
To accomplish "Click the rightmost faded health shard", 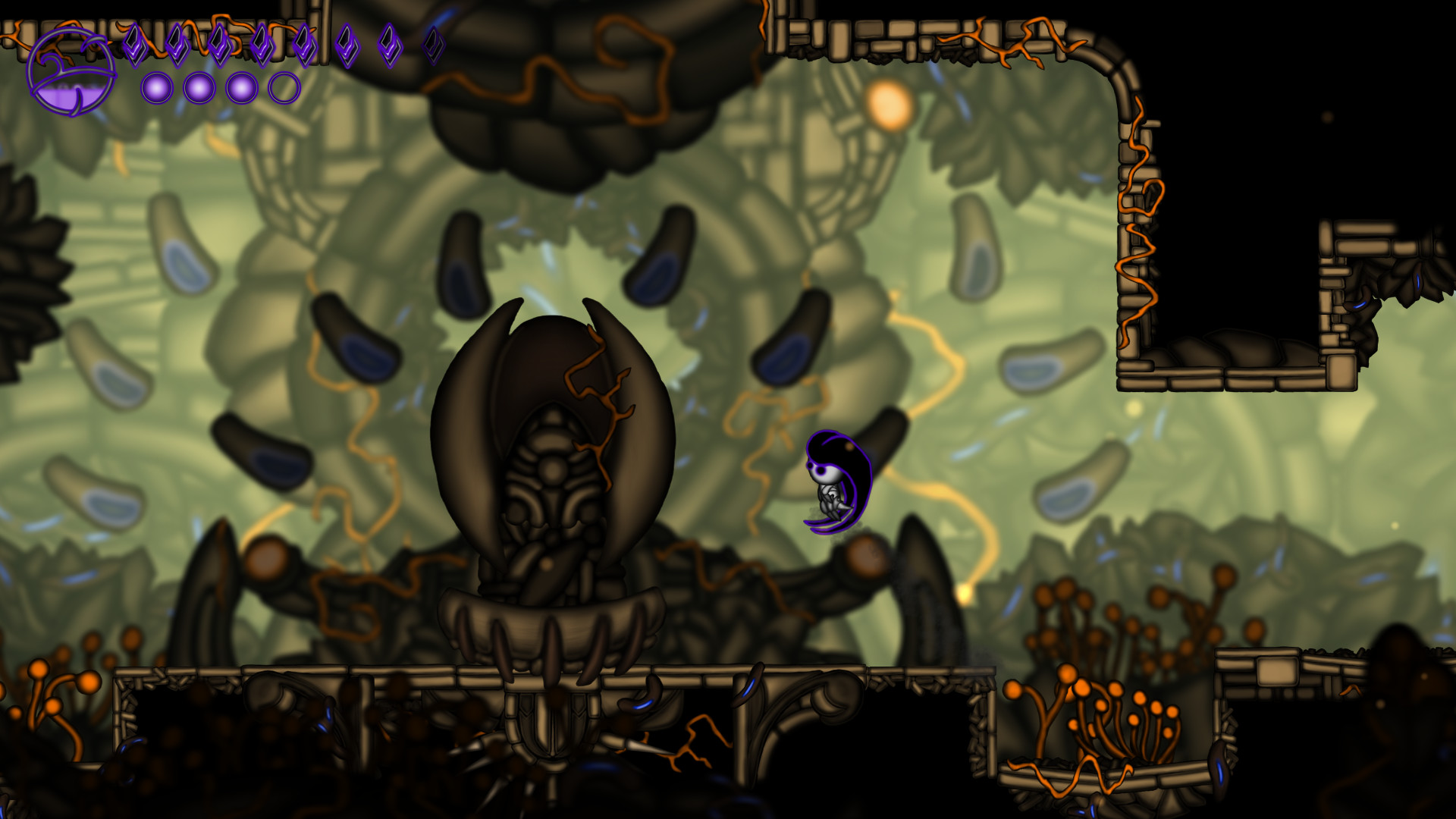I will (x=431, y=44).
